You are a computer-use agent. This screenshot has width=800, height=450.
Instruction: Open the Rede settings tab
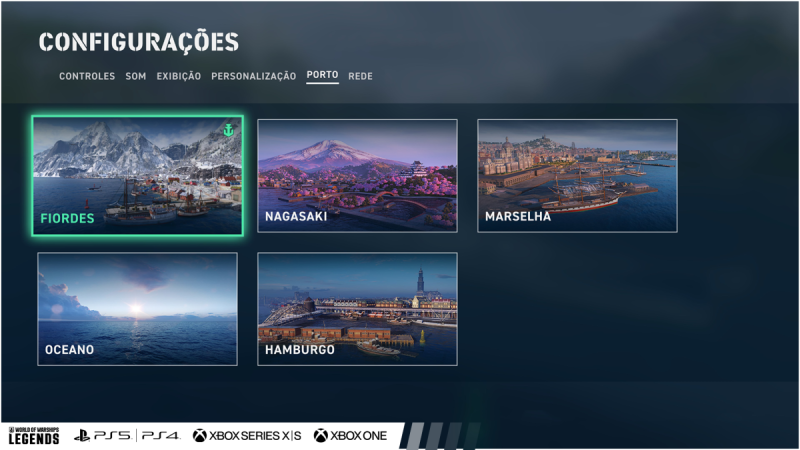pos(360,76)
